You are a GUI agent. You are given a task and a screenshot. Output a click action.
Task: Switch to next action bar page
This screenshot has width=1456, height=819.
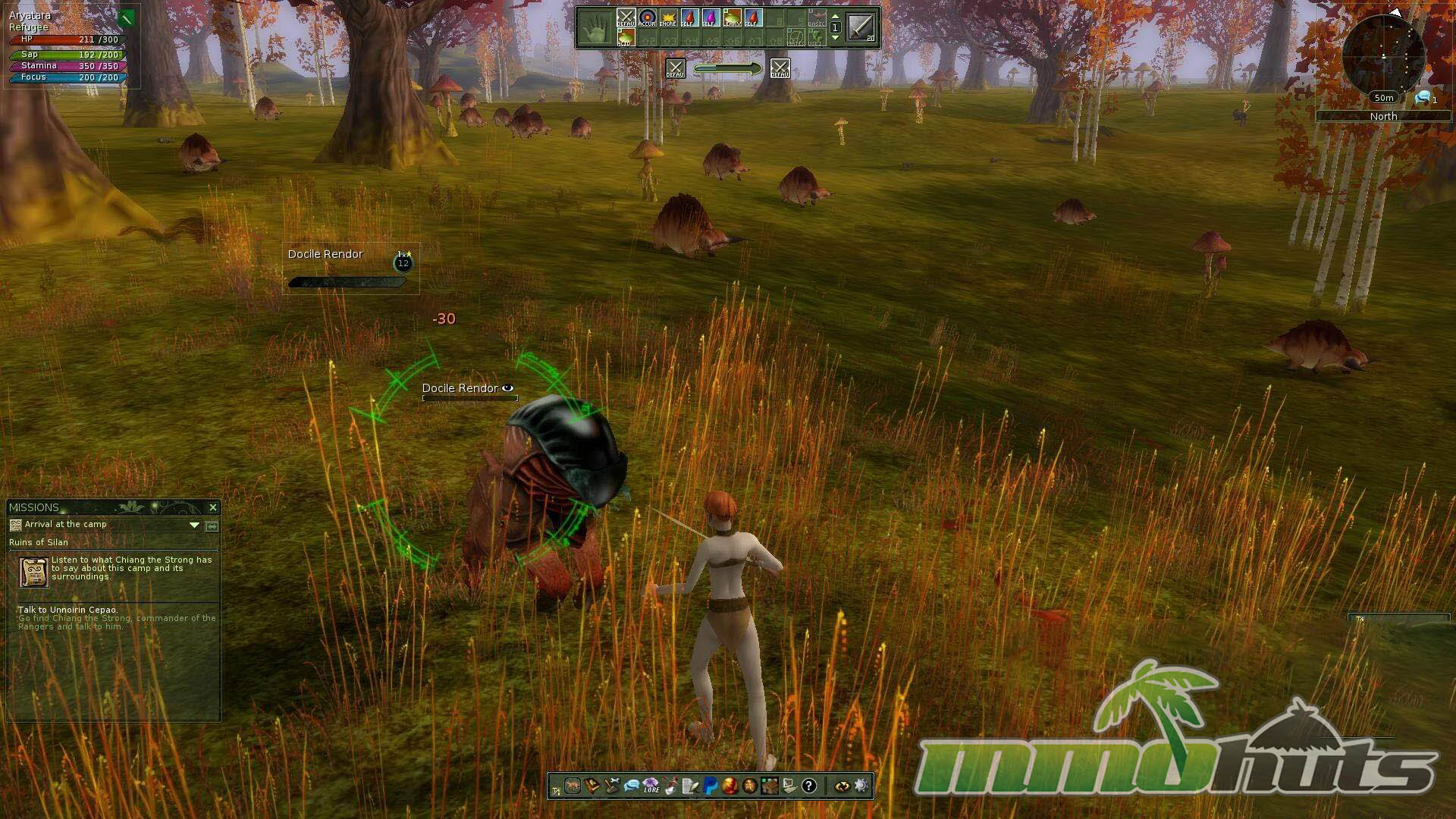pos(835,37)
